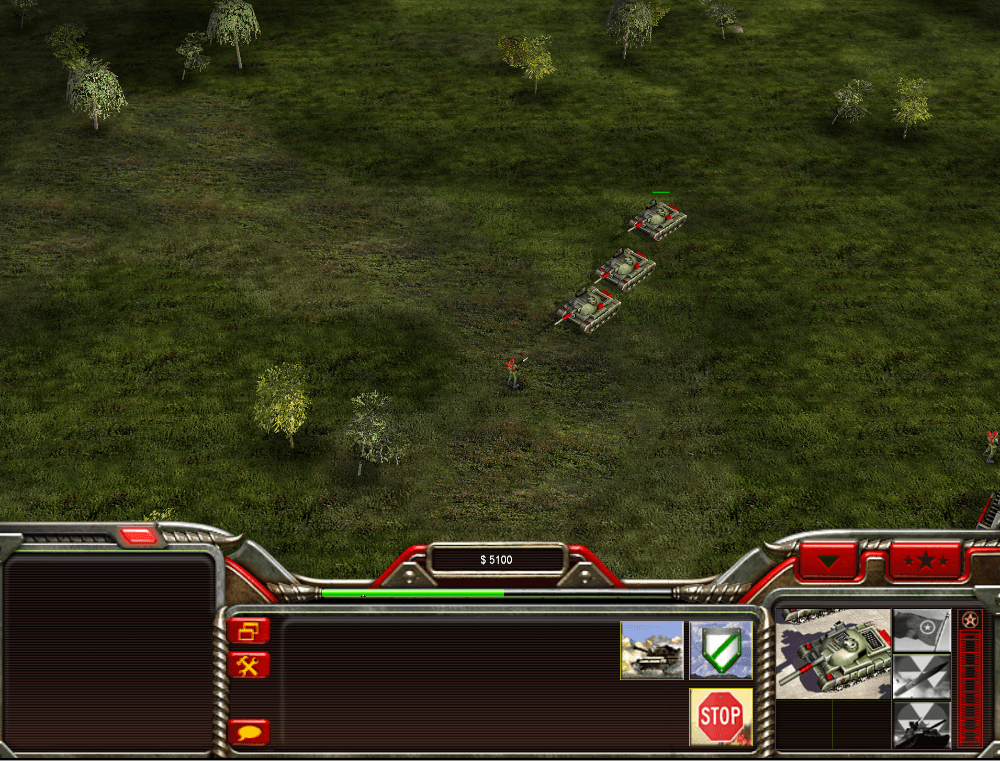Open the chat speech bubble button
The image size is (1000, 761).
coord(248,732)
